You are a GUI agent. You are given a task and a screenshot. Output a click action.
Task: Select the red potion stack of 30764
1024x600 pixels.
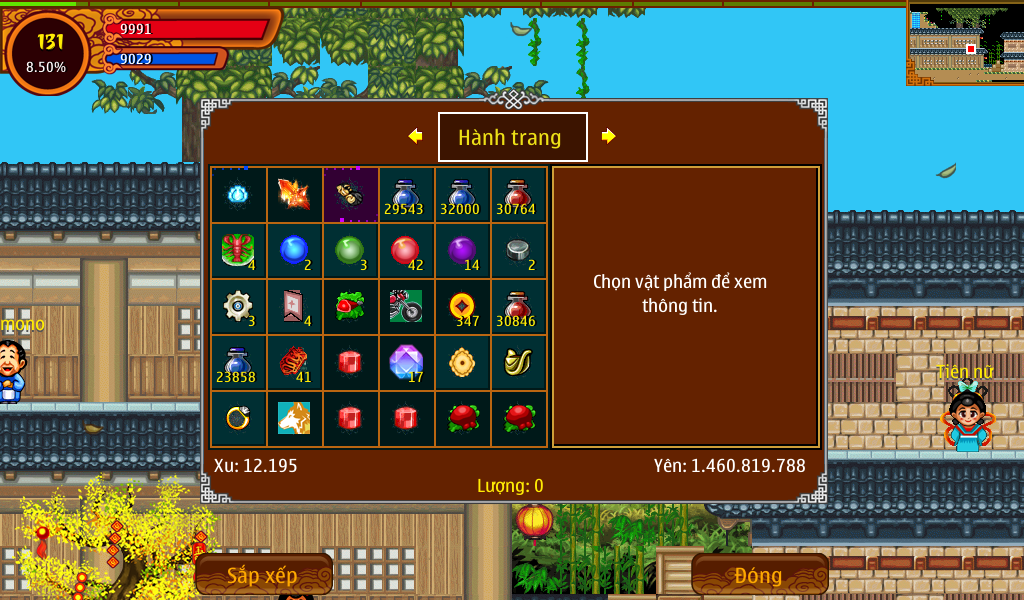tap(518, 195)
